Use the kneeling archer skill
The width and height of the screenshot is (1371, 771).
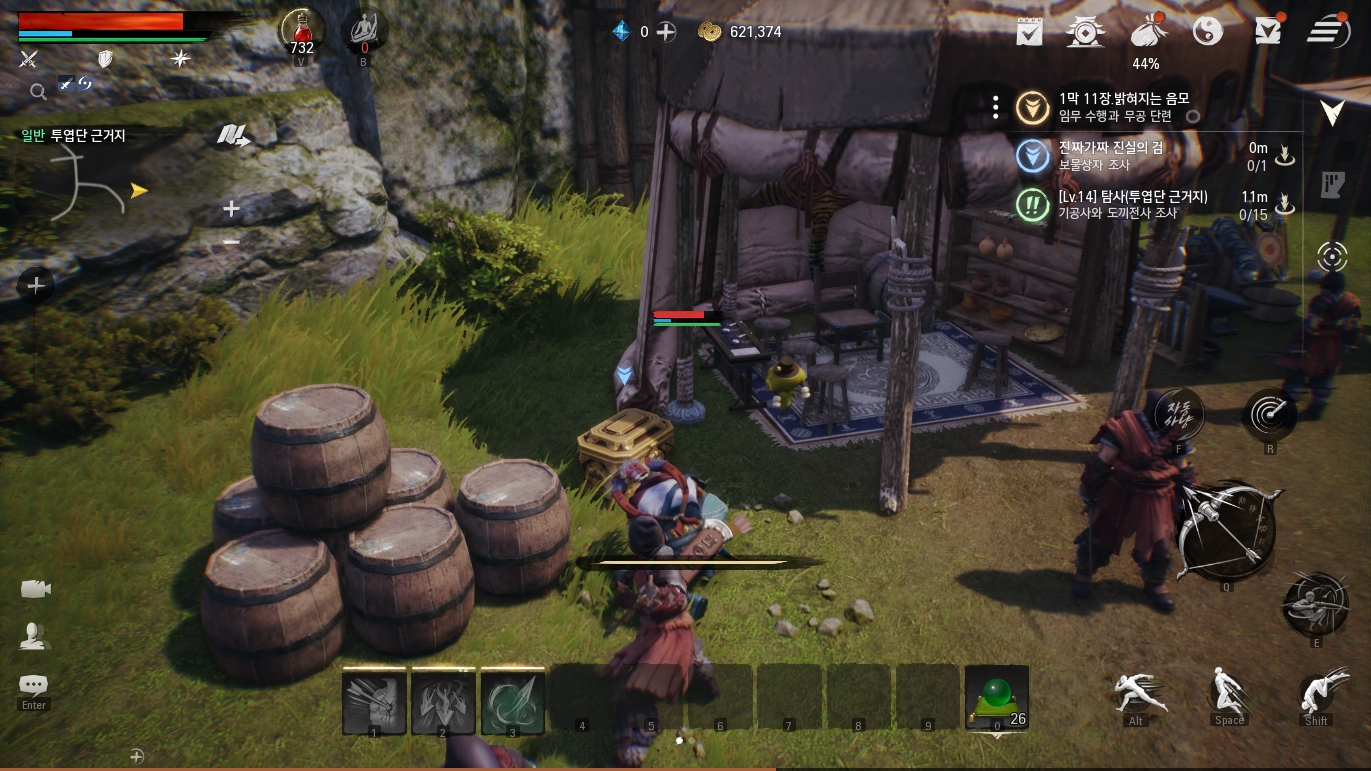pyautogui.click(x=1316, y=604)
